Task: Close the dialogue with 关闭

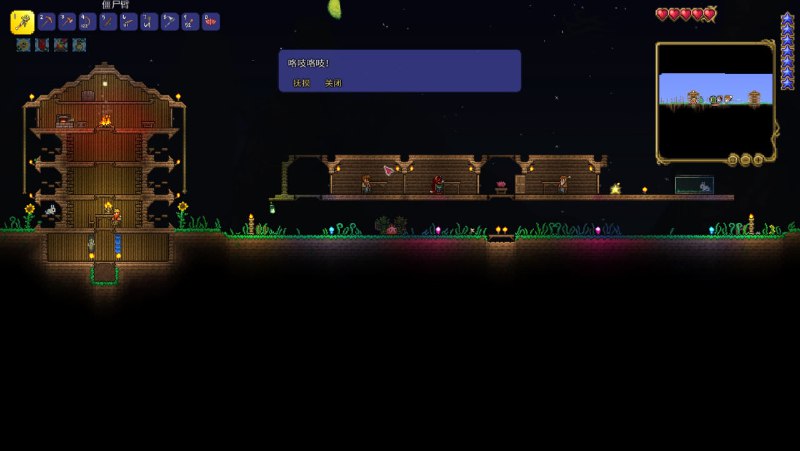Action: (x=333, y=83)
